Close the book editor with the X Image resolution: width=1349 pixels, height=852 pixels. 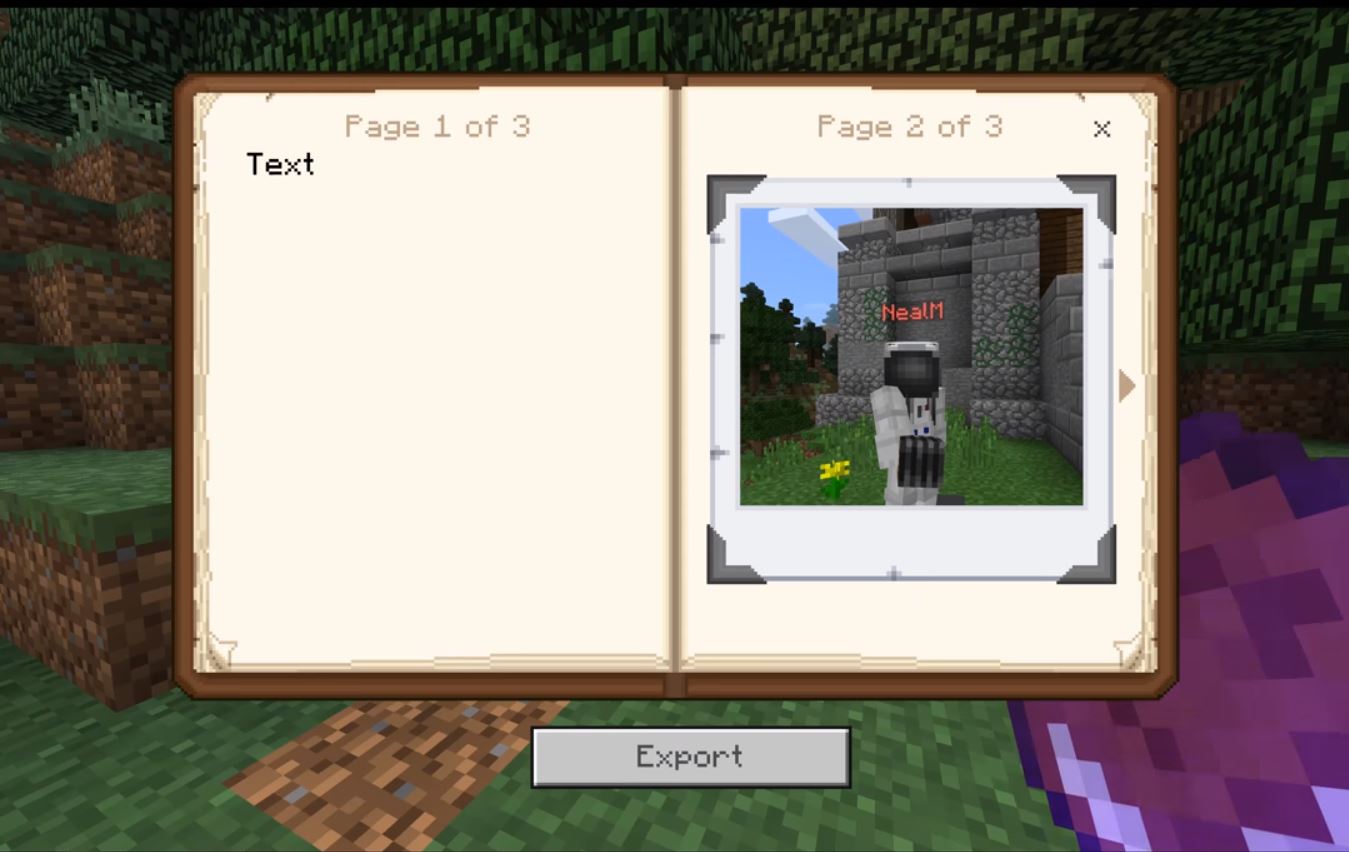click(x=1101, y=129)
